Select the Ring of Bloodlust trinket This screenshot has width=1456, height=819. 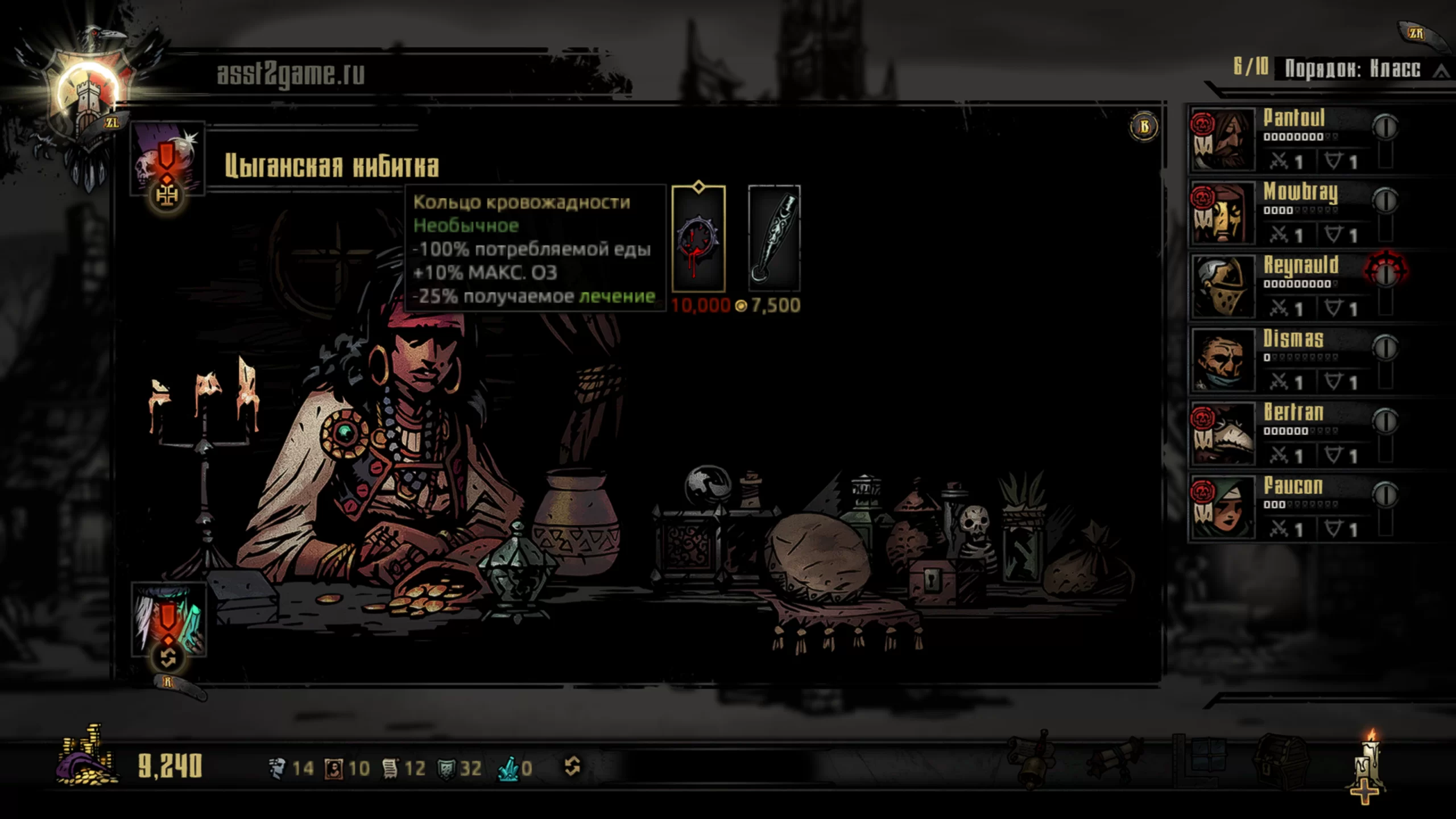click(x=698, y=239)
